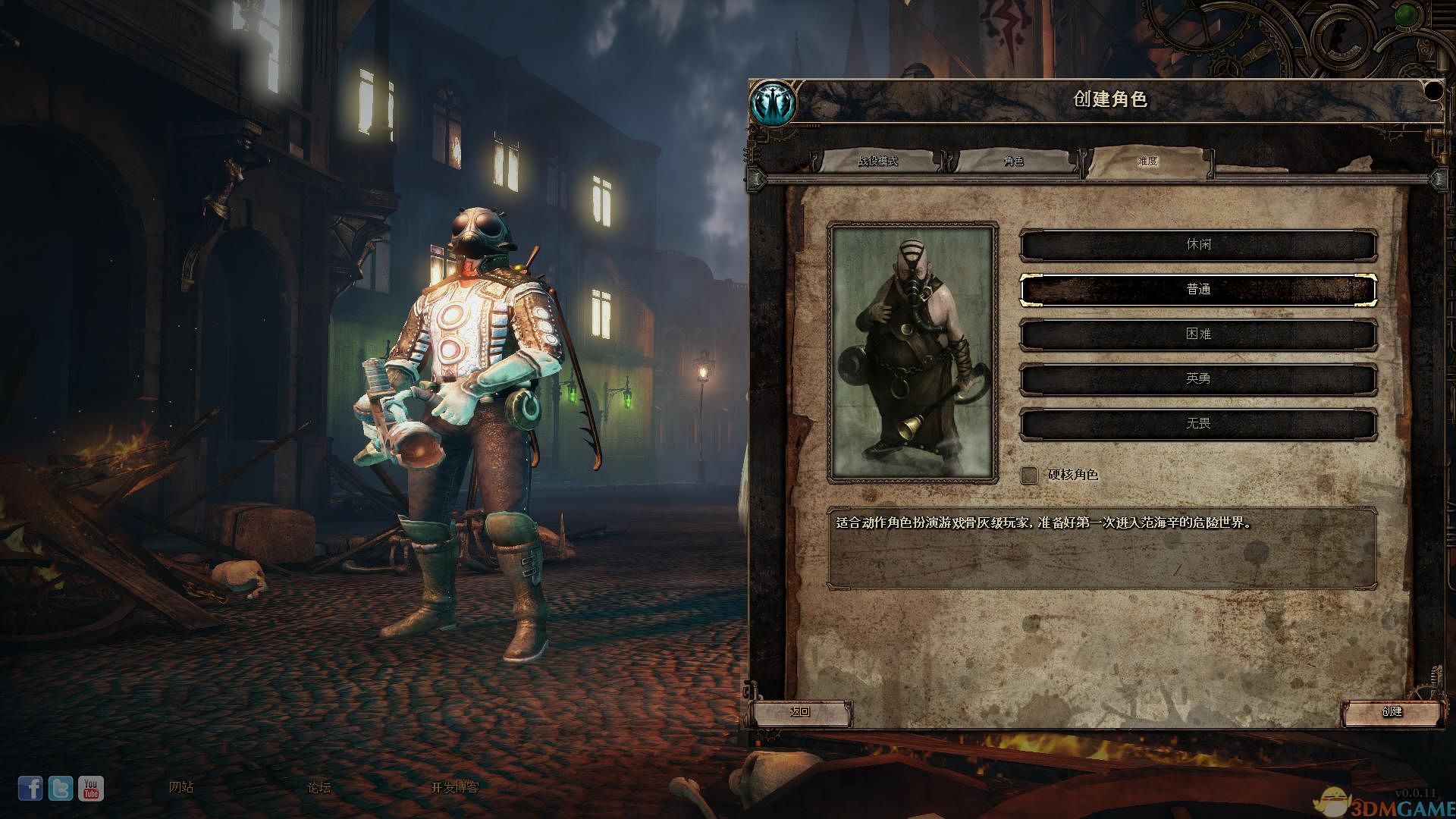
Task: Go to the 网站 website link
Action: click(181, 788)
